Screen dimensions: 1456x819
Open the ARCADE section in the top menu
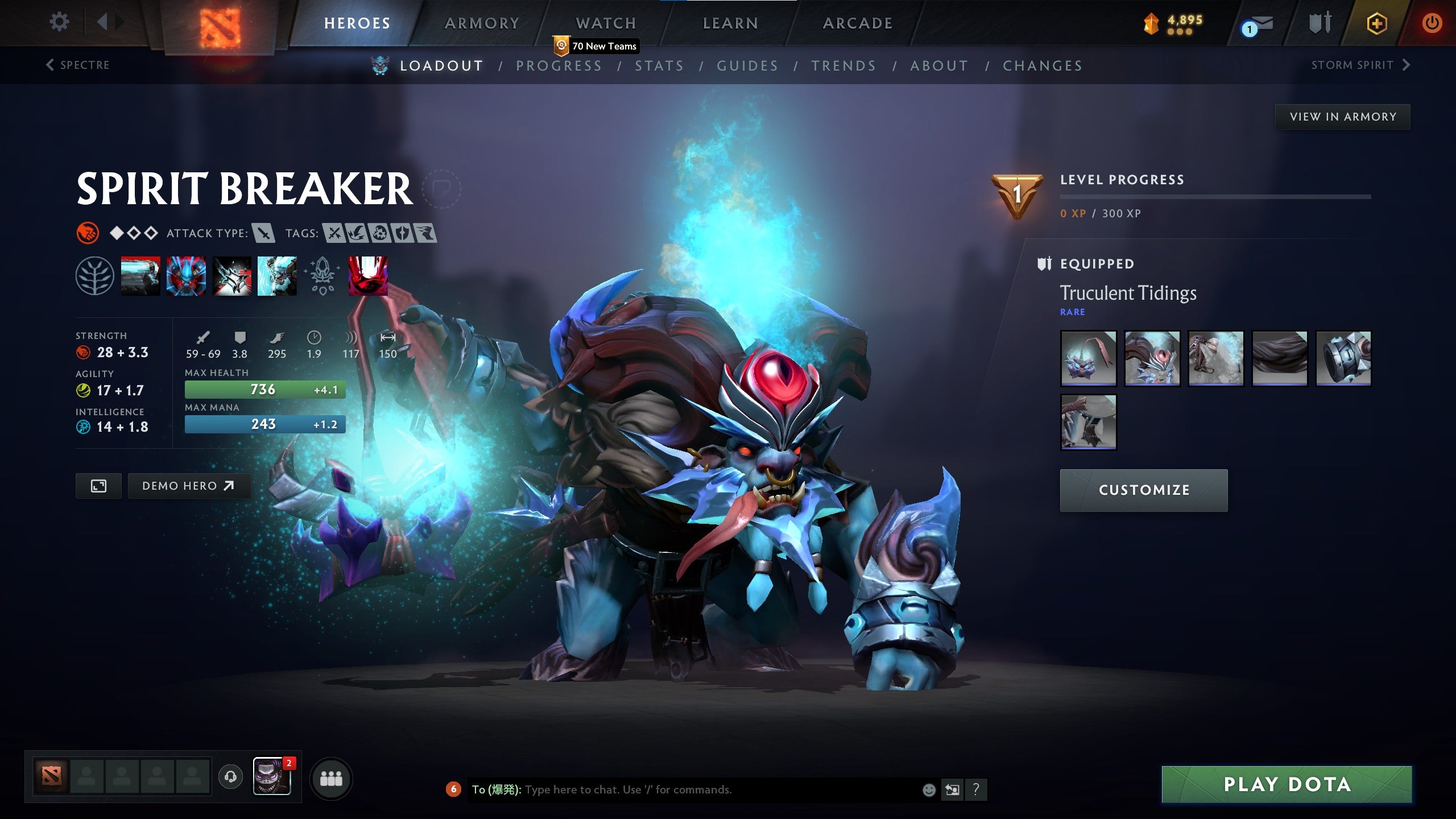pos(858,23)
